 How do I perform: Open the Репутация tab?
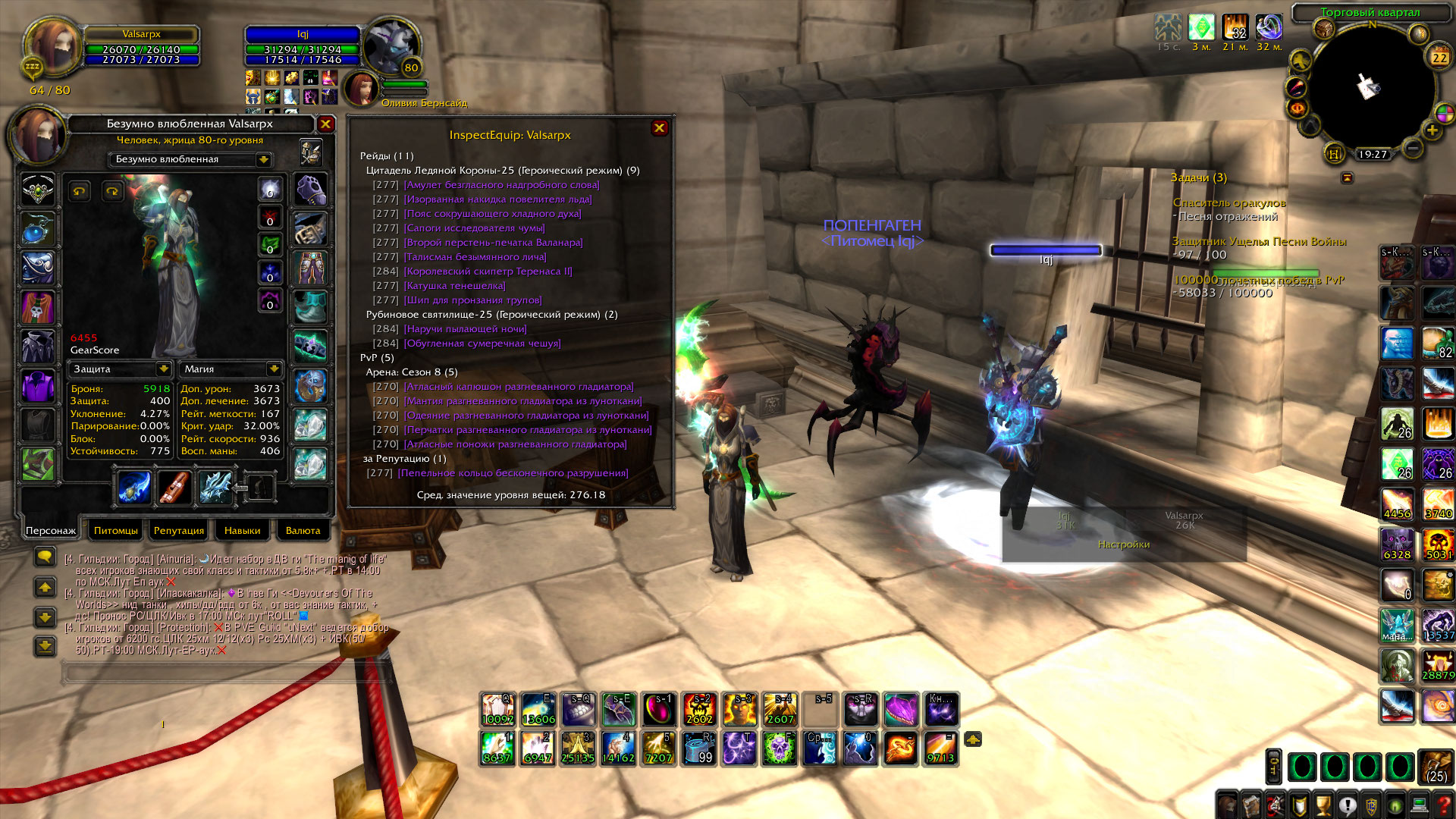179,530
